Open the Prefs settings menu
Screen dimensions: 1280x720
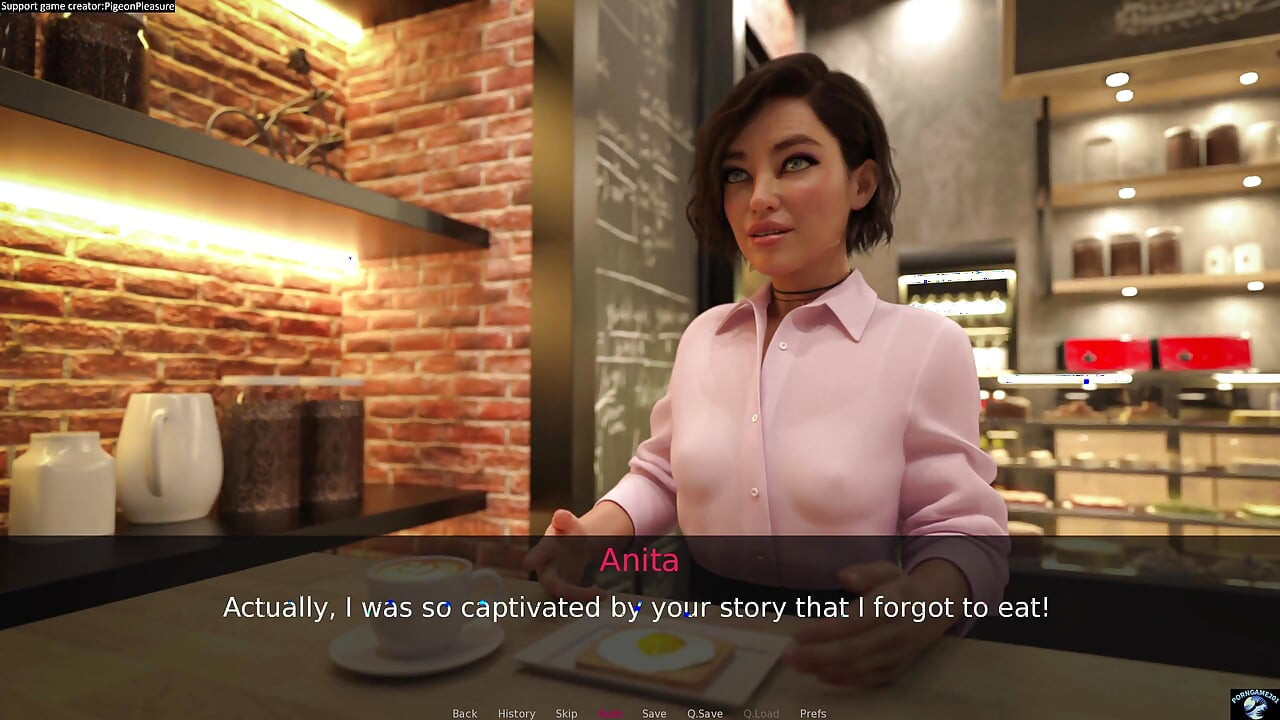[x=812, y=713]
